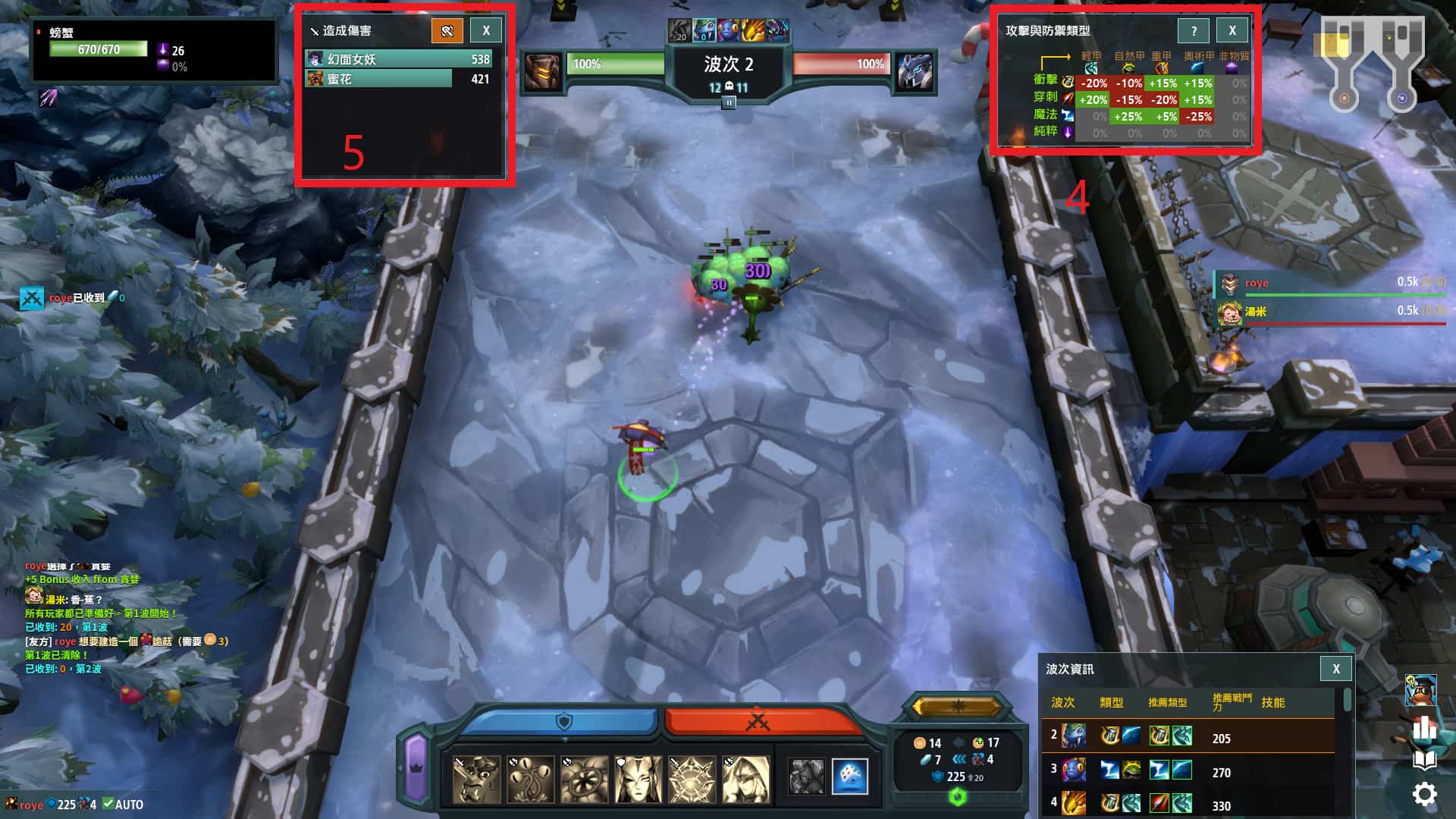Screen dimensions: 1456x819
Task: Switch to the blue shield fighters tab
Action: pos(562,721)
